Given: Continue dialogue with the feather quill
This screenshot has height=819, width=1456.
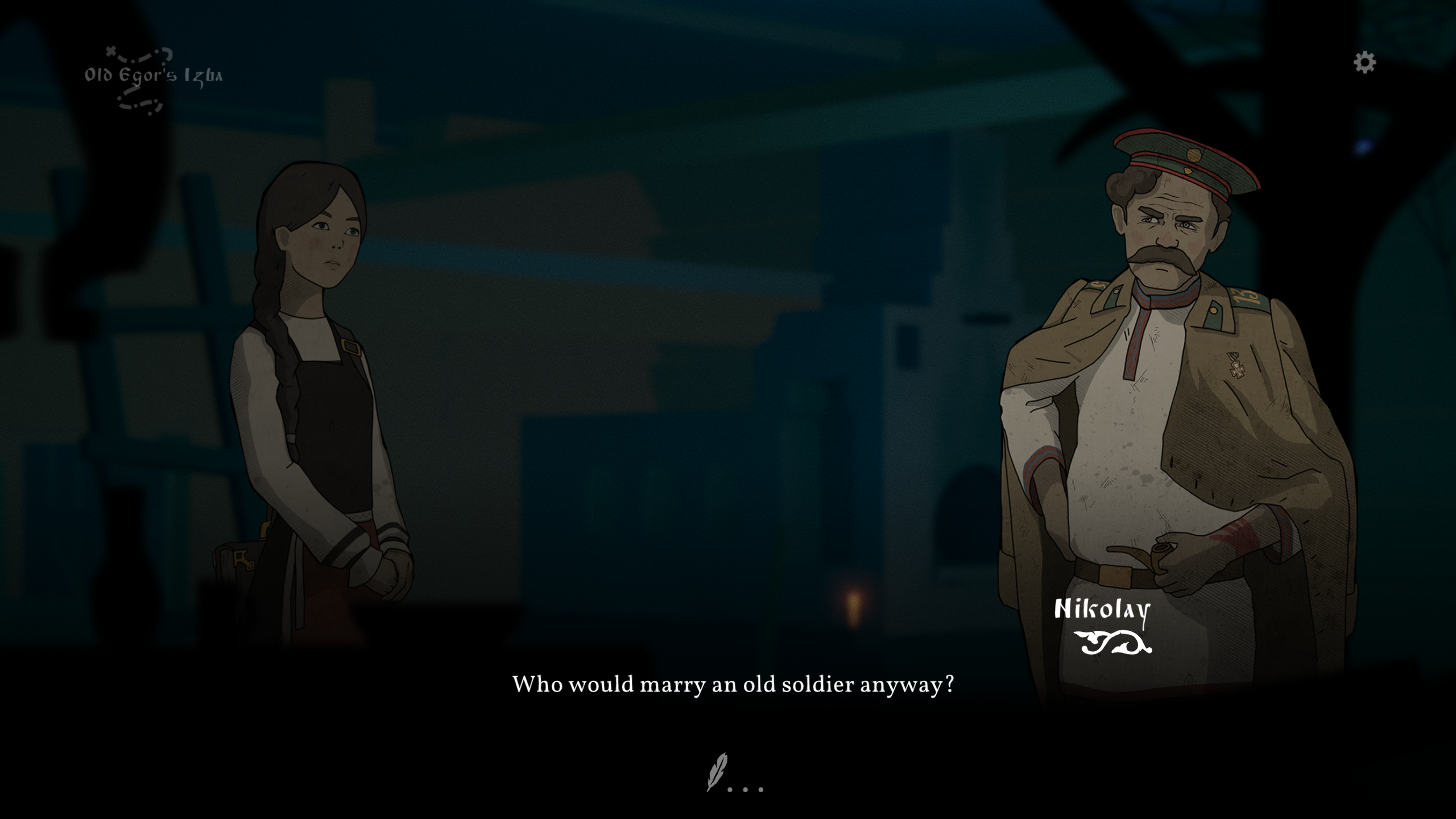Looking at the screenshot, I should (x=718, y=772).
